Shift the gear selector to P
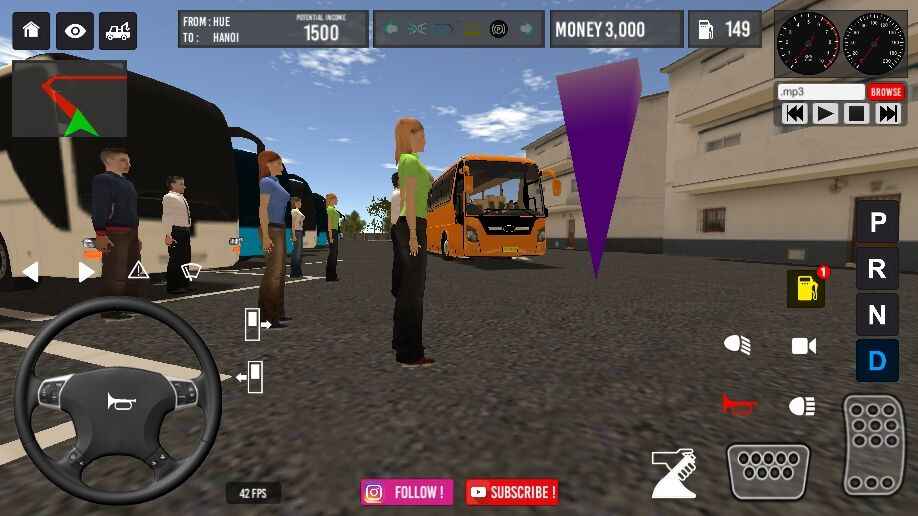This screenshot has width=918, height=516. [877, 222]
